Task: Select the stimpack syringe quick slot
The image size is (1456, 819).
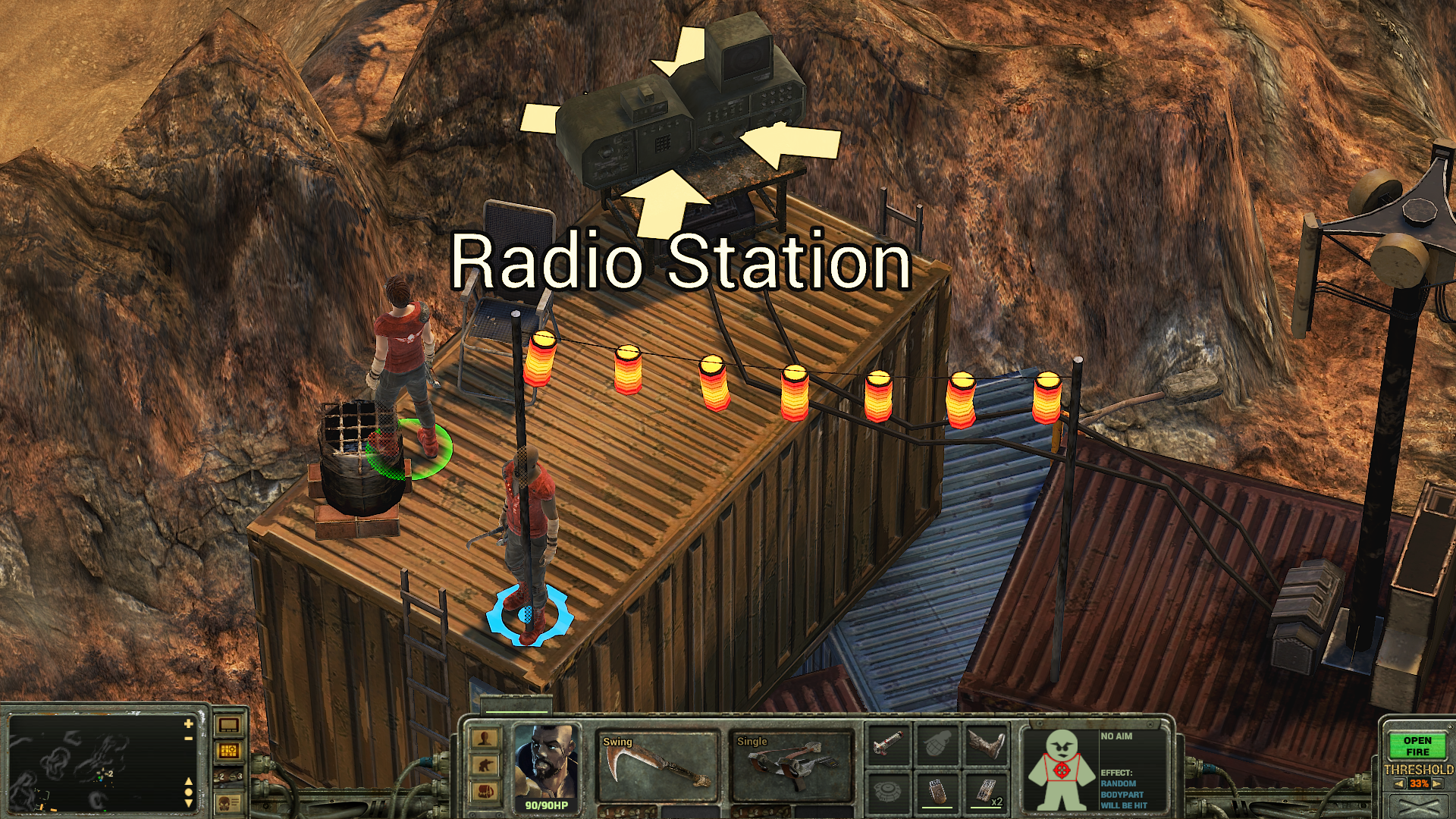Action: point(887,743)
